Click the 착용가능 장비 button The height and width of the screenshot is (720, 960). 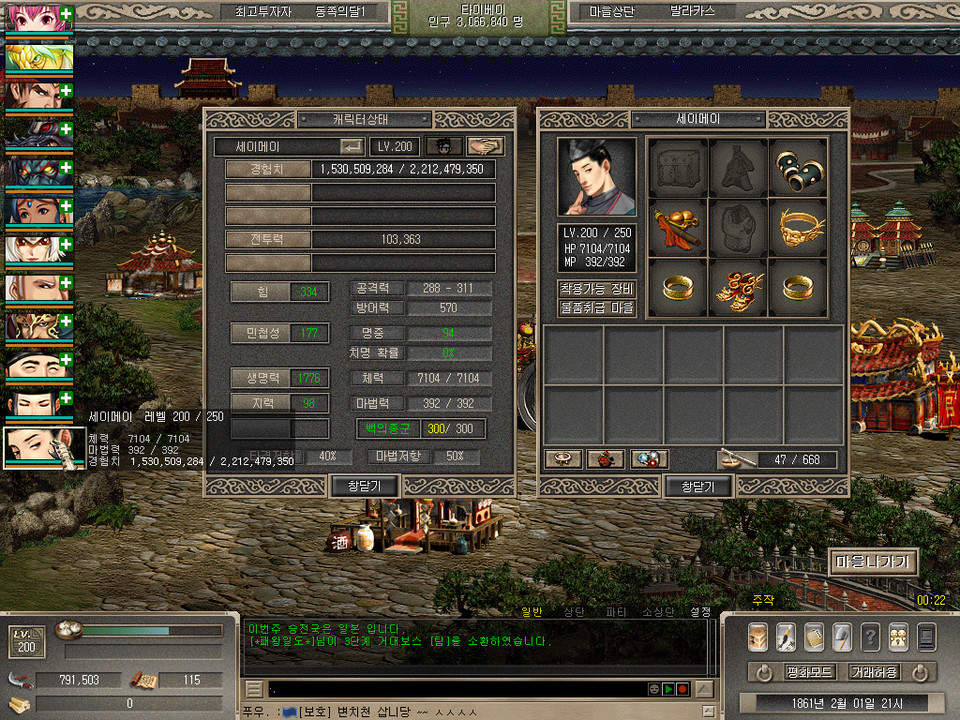coord(596,289)
